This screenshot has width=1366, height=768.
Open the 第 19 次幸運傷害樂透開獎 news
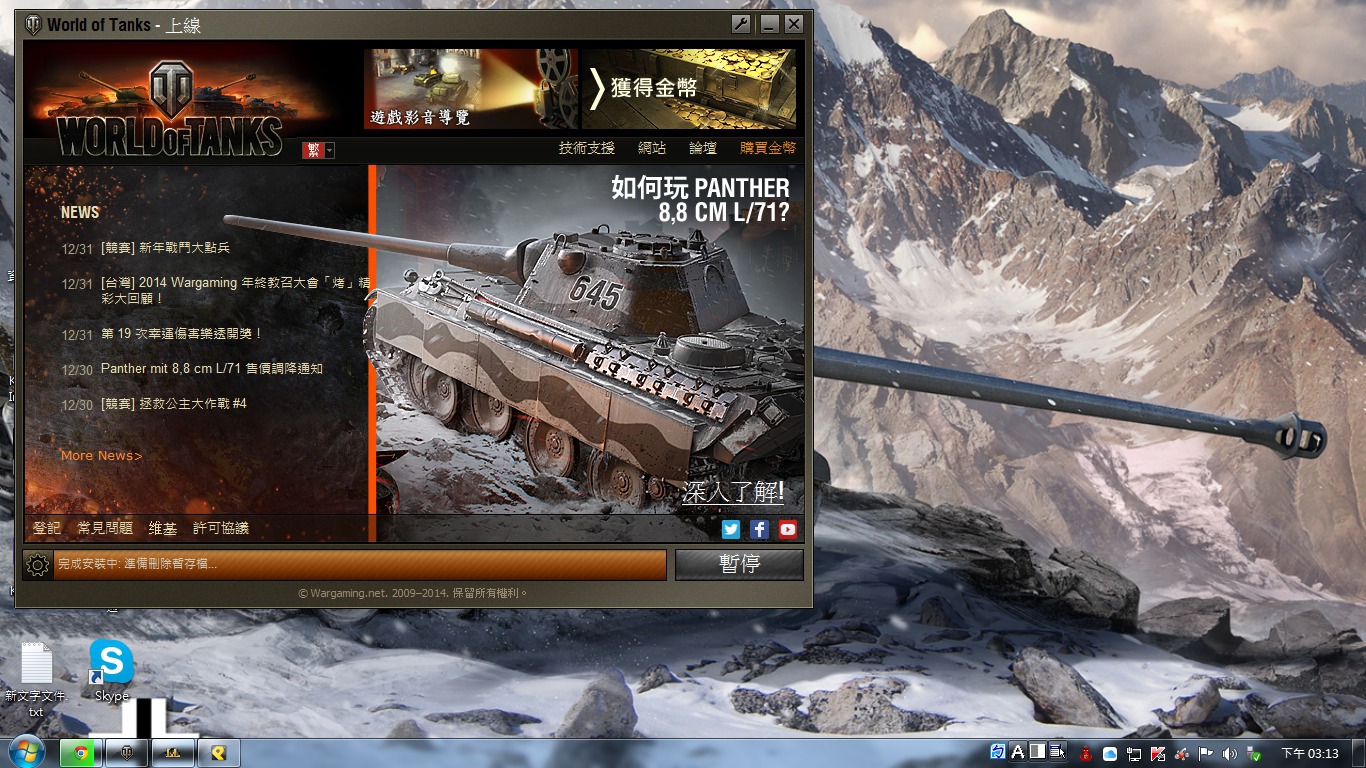point(181,334)
